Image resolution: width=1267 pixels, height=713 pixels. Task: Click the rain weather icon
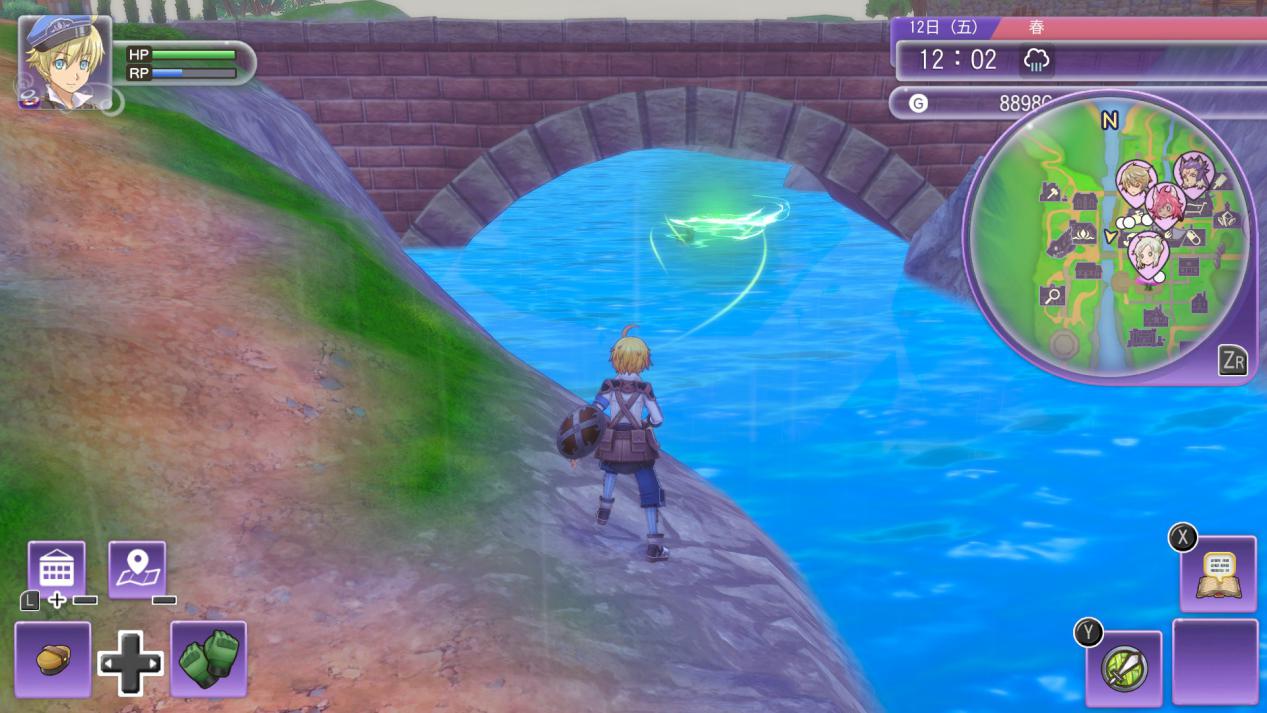1036,60
